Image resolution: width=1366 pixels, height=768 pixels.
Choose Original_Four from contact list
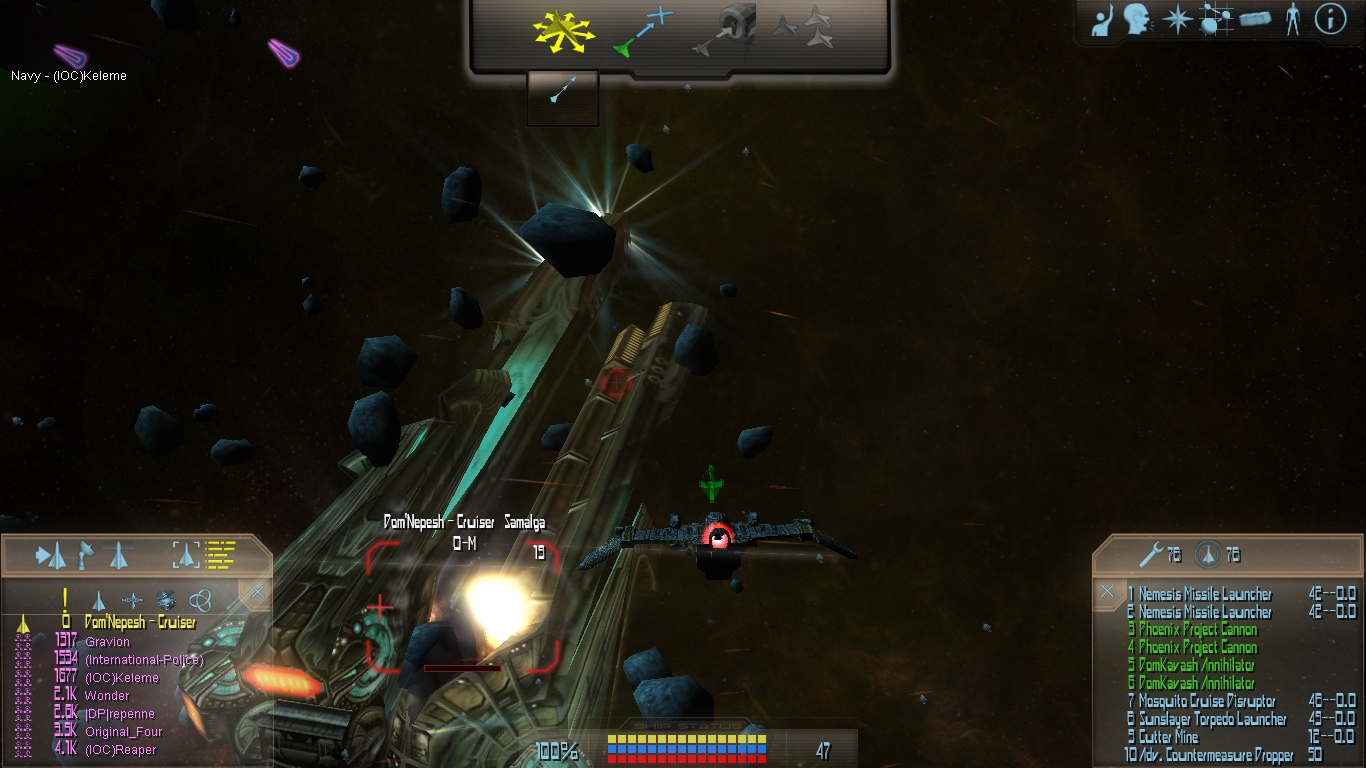(x=123, y=732)
